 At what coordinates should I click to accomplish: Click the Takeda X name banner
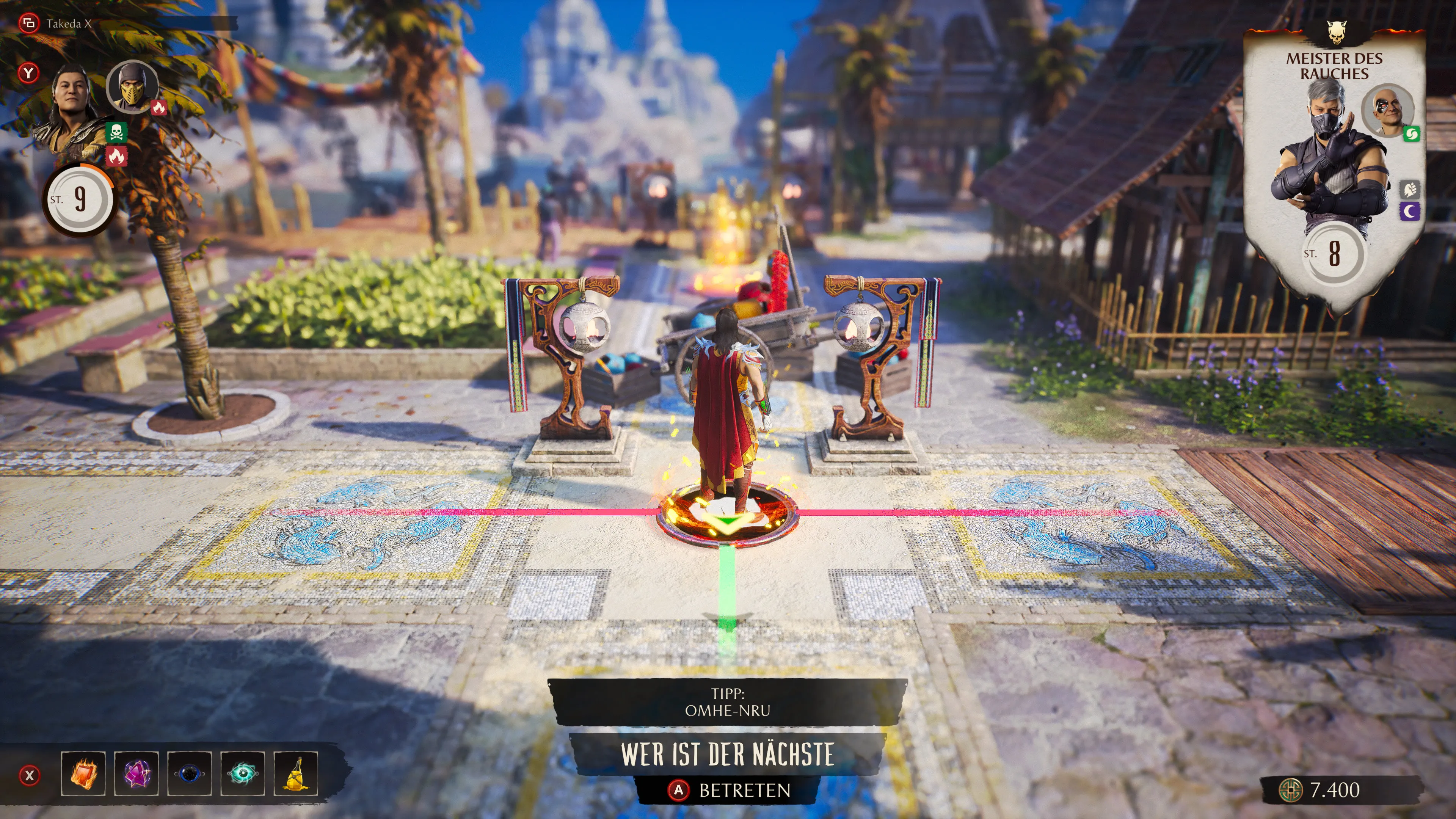click(x=69, y=24)
